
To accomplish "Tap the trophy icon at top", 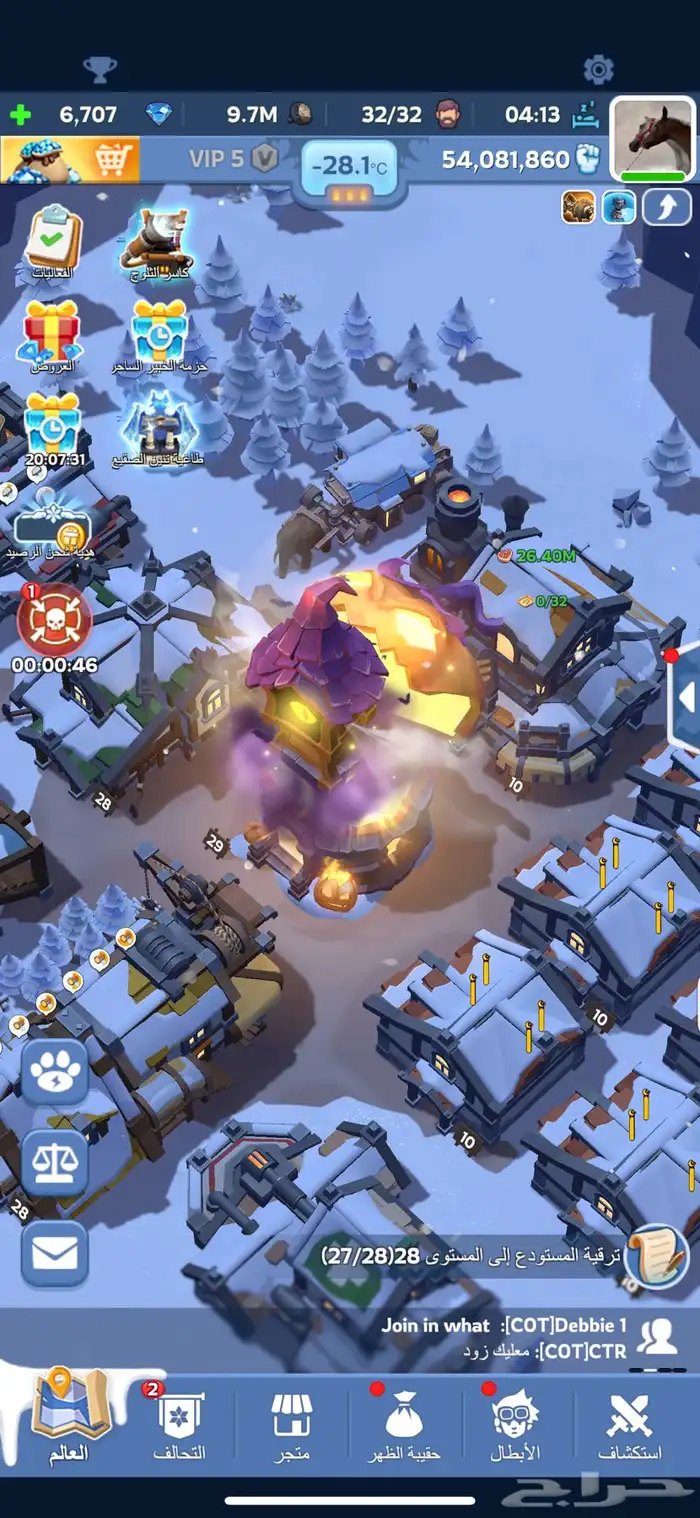I will [99, 69].
